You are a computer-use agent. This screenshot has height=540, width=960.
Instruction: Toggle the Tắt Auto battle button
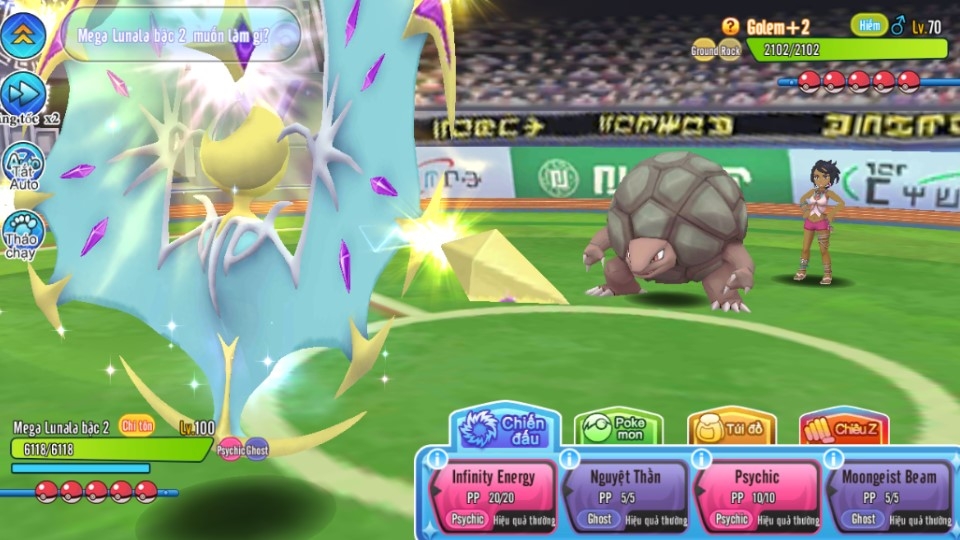pyautogui.click(x=22, y=164)
